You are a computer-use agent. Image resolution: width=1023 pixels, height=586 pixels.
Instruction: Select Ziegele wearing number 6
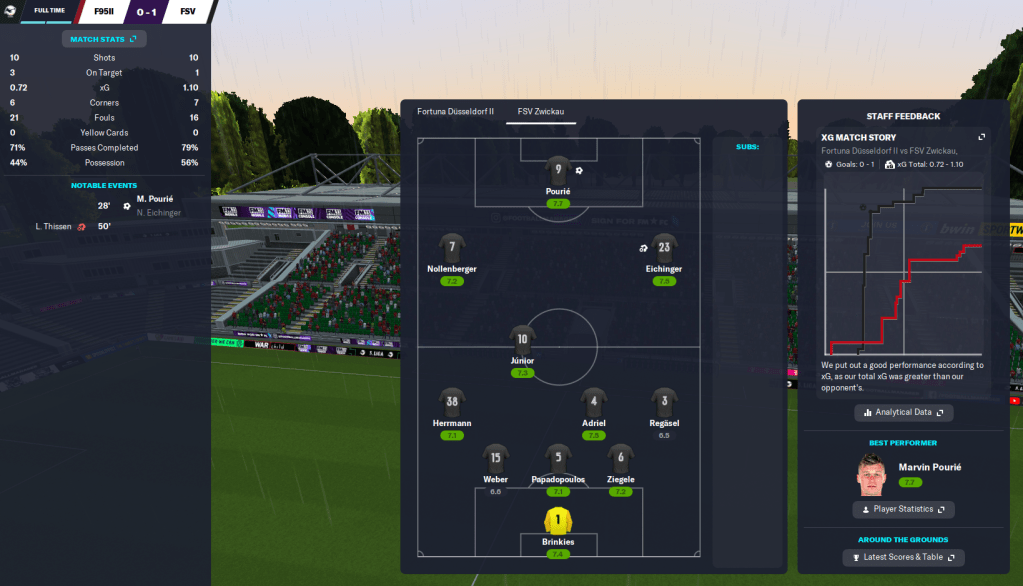click(x=621, y=460)
